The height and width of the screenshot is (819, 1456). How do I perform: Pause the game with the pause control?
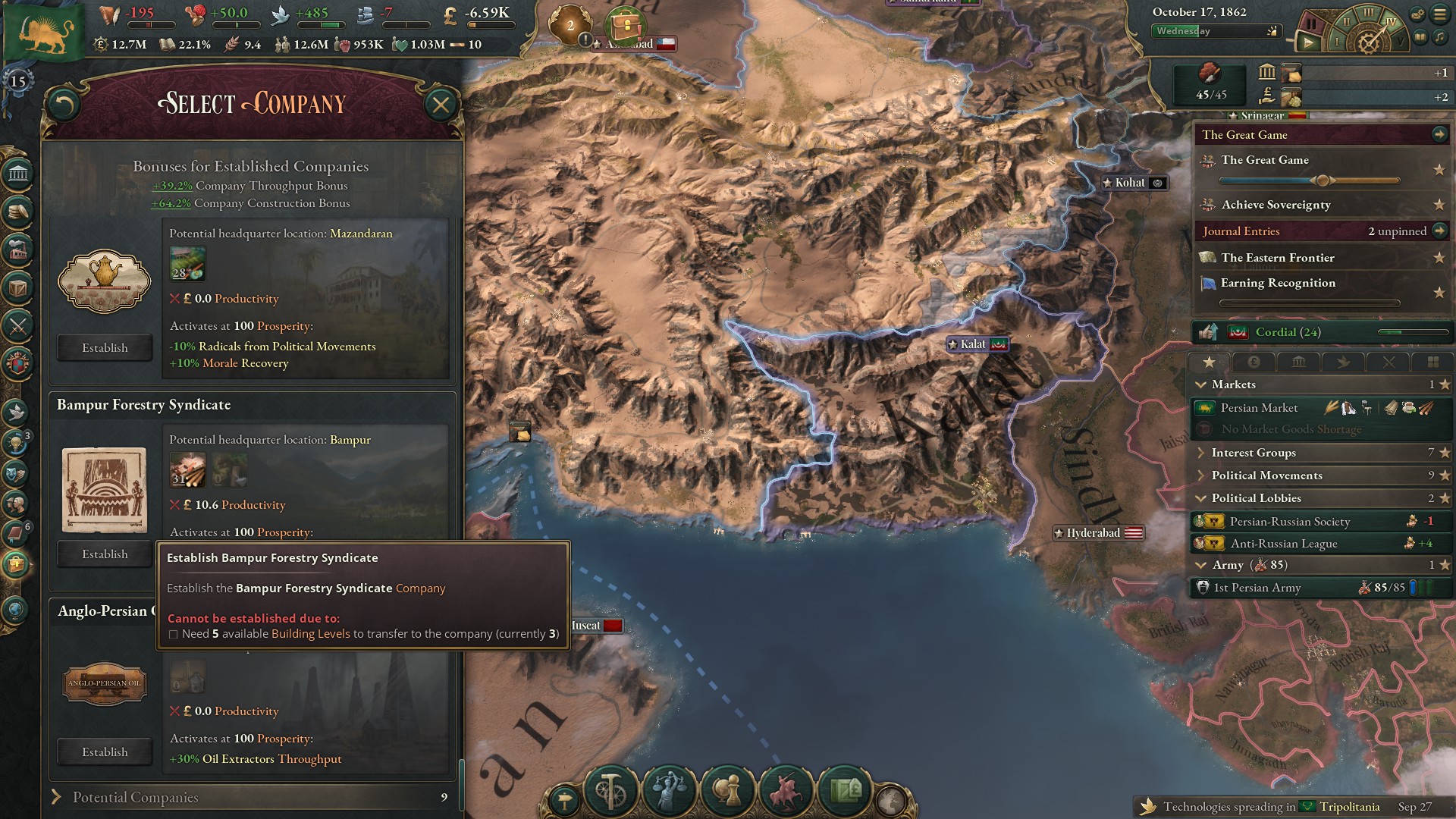tap(1312, 24)
